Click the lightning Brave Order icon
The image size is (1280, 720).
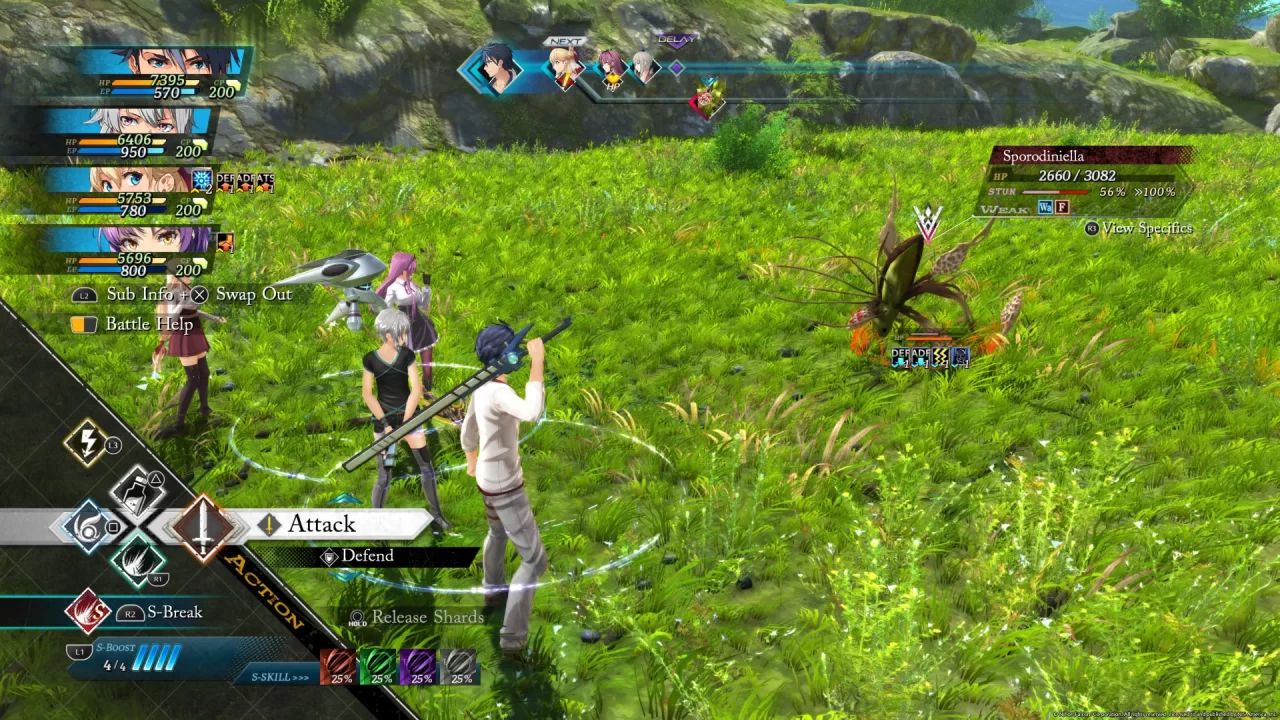pyautogui.click(x=88, y=441)
